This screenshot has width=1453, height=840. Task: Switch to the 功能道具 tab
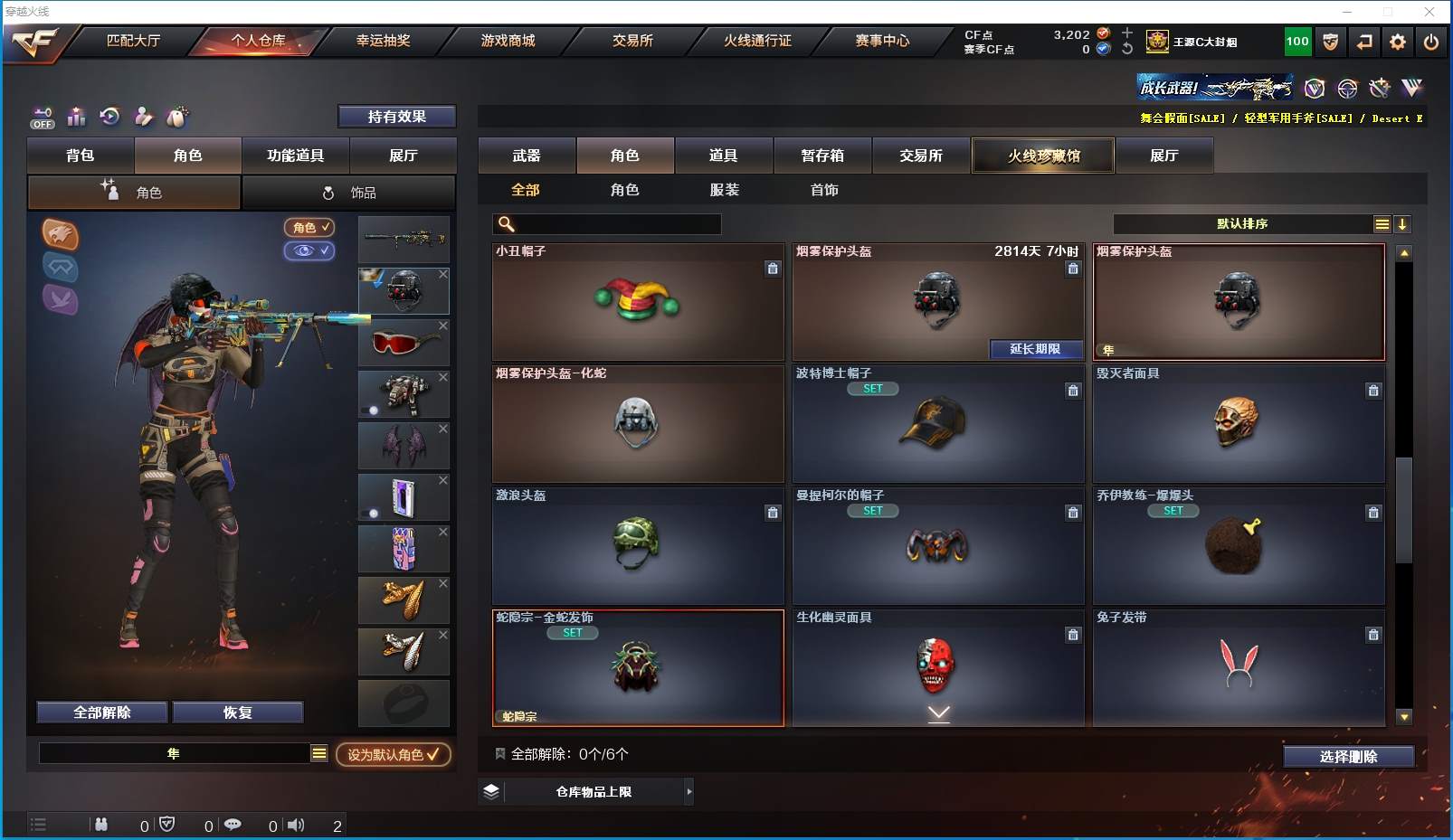tap(295, 156)
